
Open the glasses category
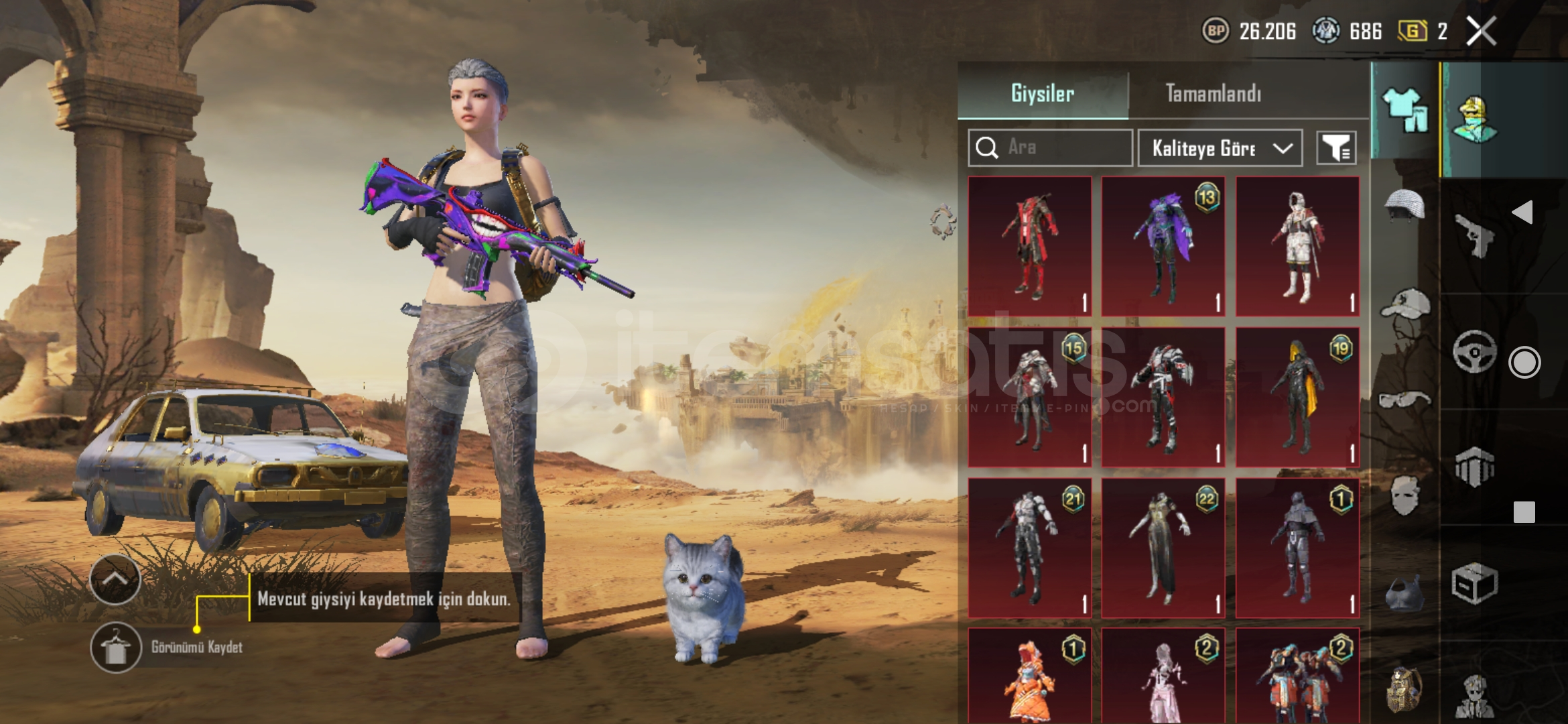click(x=1404, y=400)
